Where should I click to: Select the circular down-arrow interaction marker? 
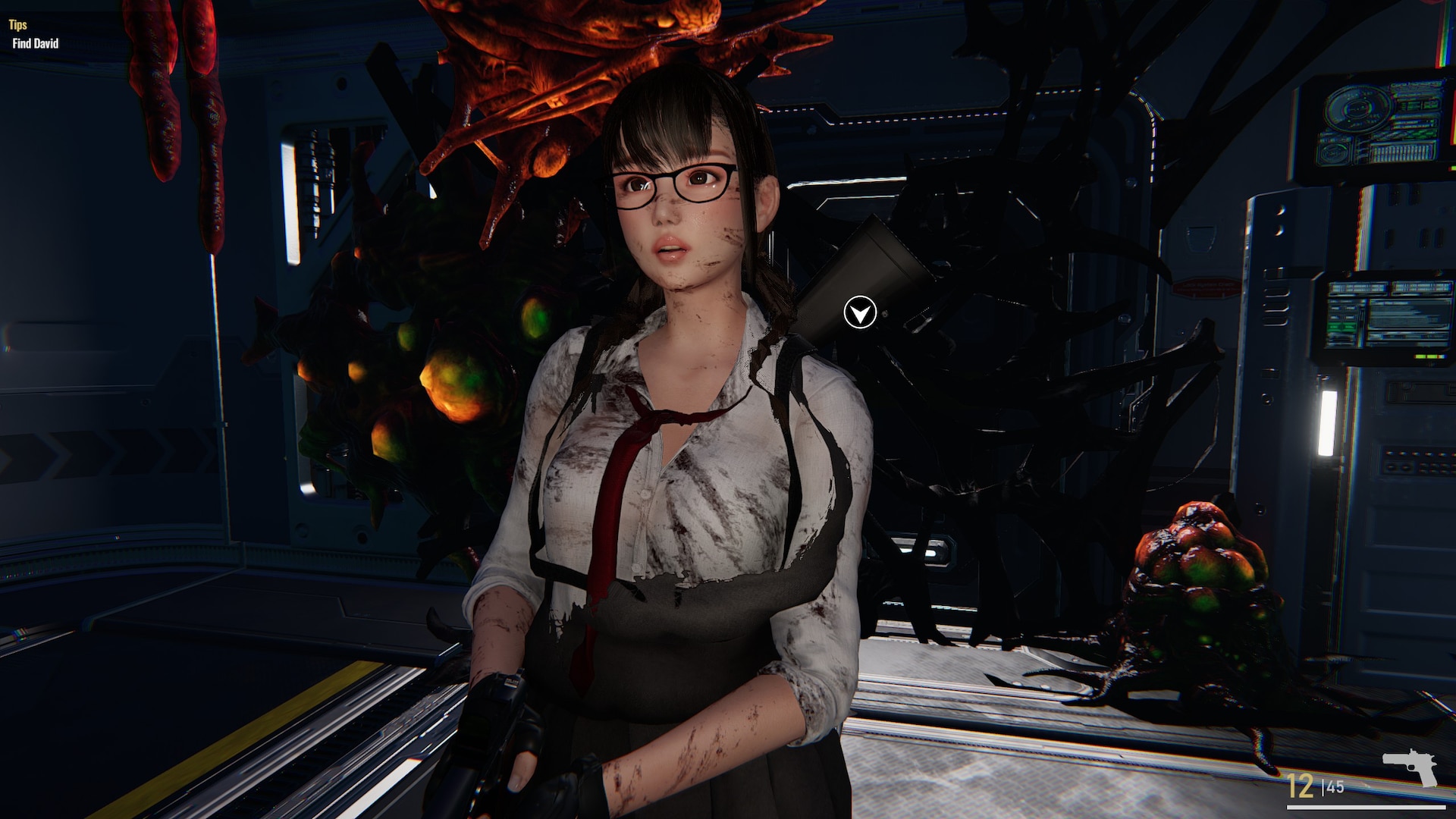click(860, 312)
